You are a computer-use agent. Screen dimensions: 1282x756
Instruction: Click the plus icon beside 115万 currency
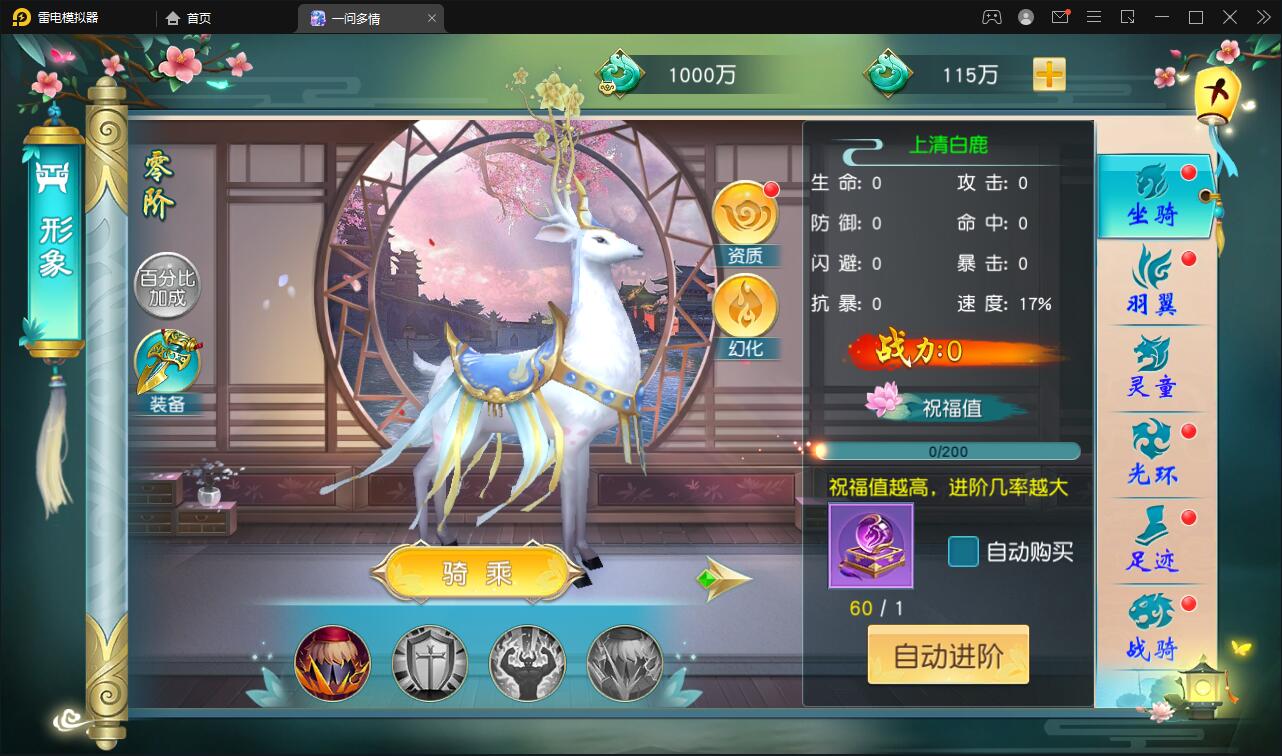(1048, 74)
